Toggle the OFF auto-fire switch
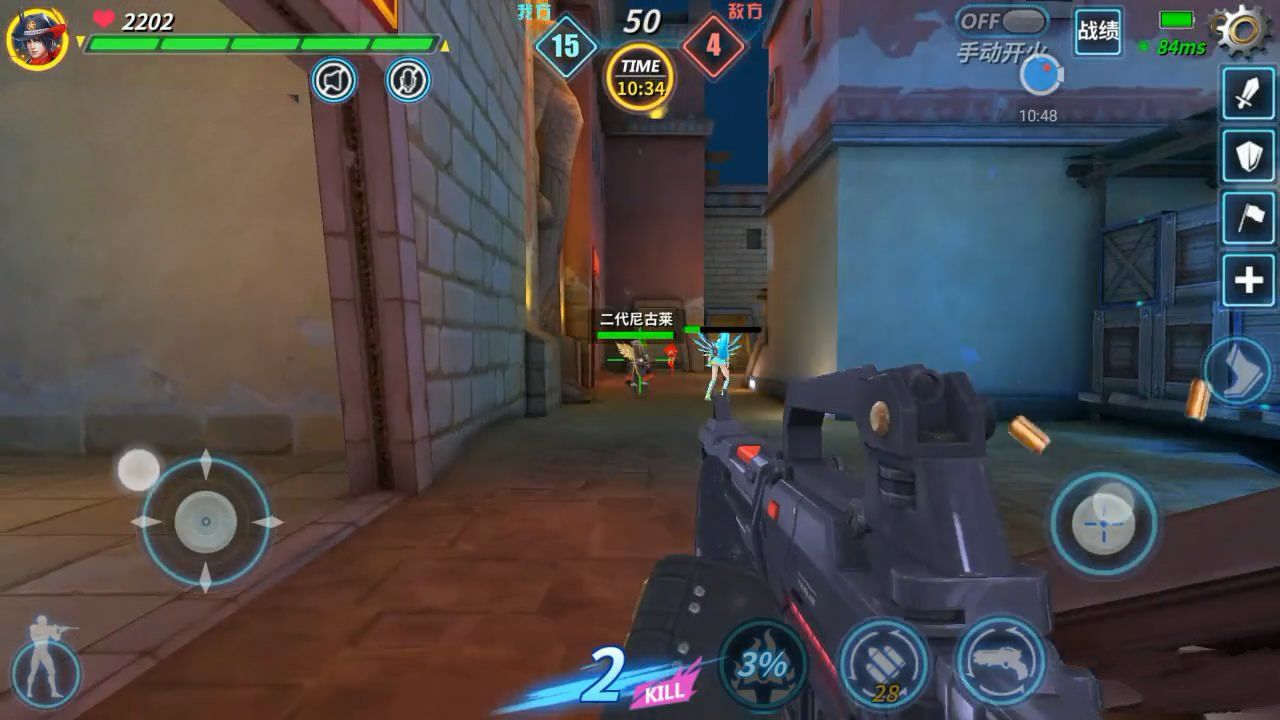 pyautogui.click(x=1001, y=22)
